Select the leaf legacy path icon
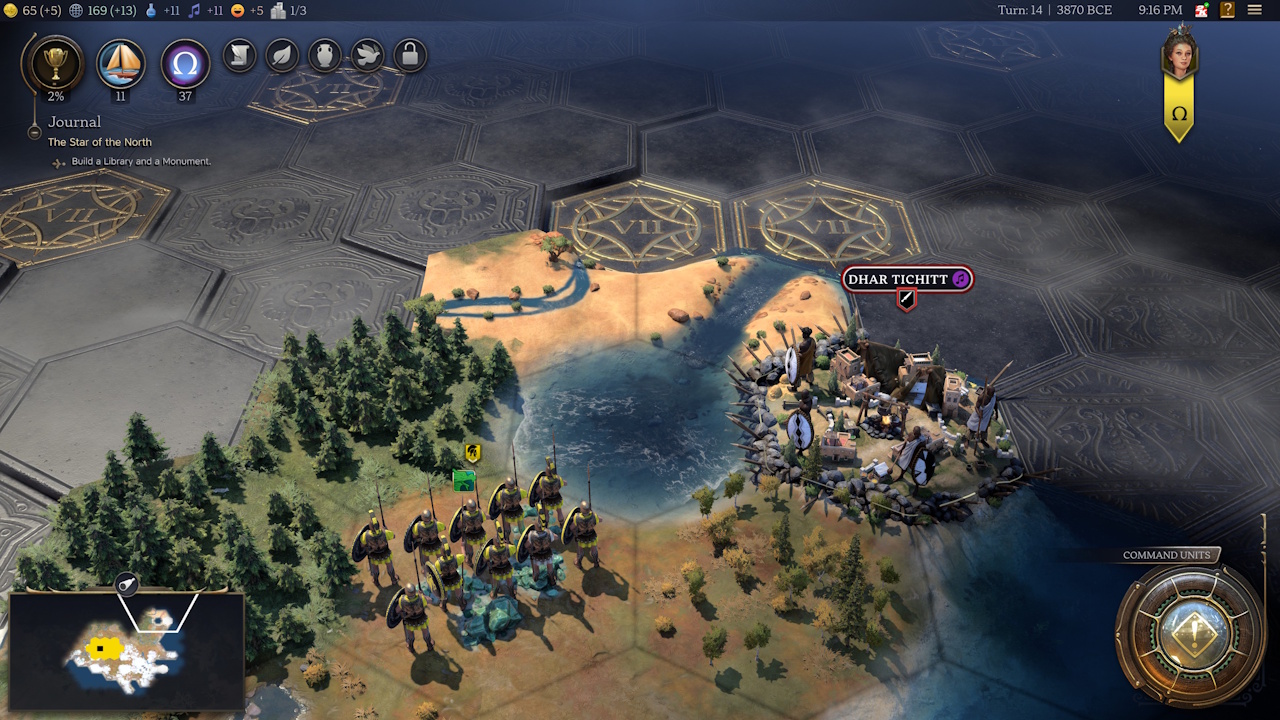The width and height of the screenshot is (1280, 720). click(x=282, y=56)
